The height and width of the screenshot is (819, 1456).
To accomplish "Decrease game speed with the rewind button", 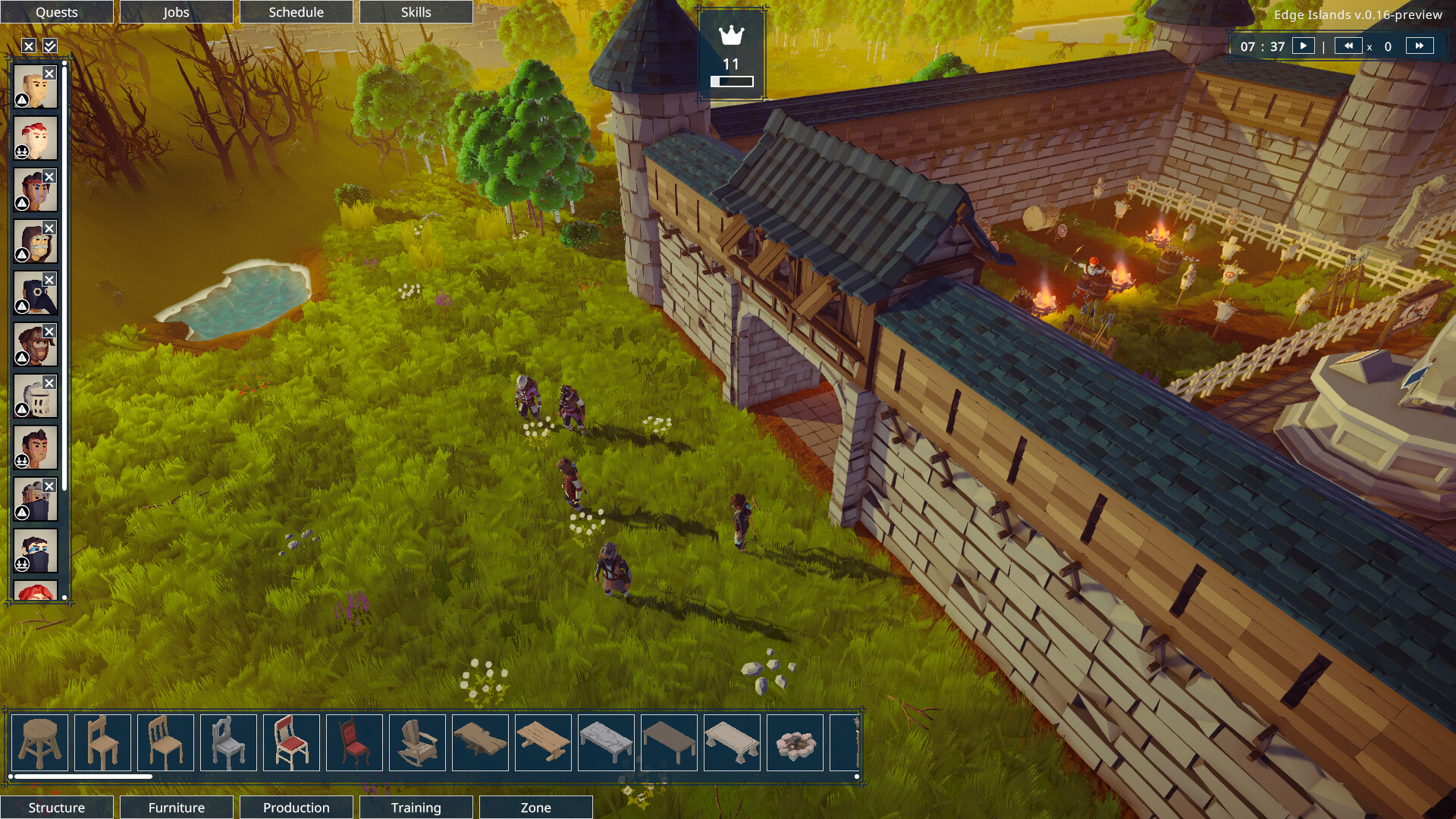I will 1348,45.
